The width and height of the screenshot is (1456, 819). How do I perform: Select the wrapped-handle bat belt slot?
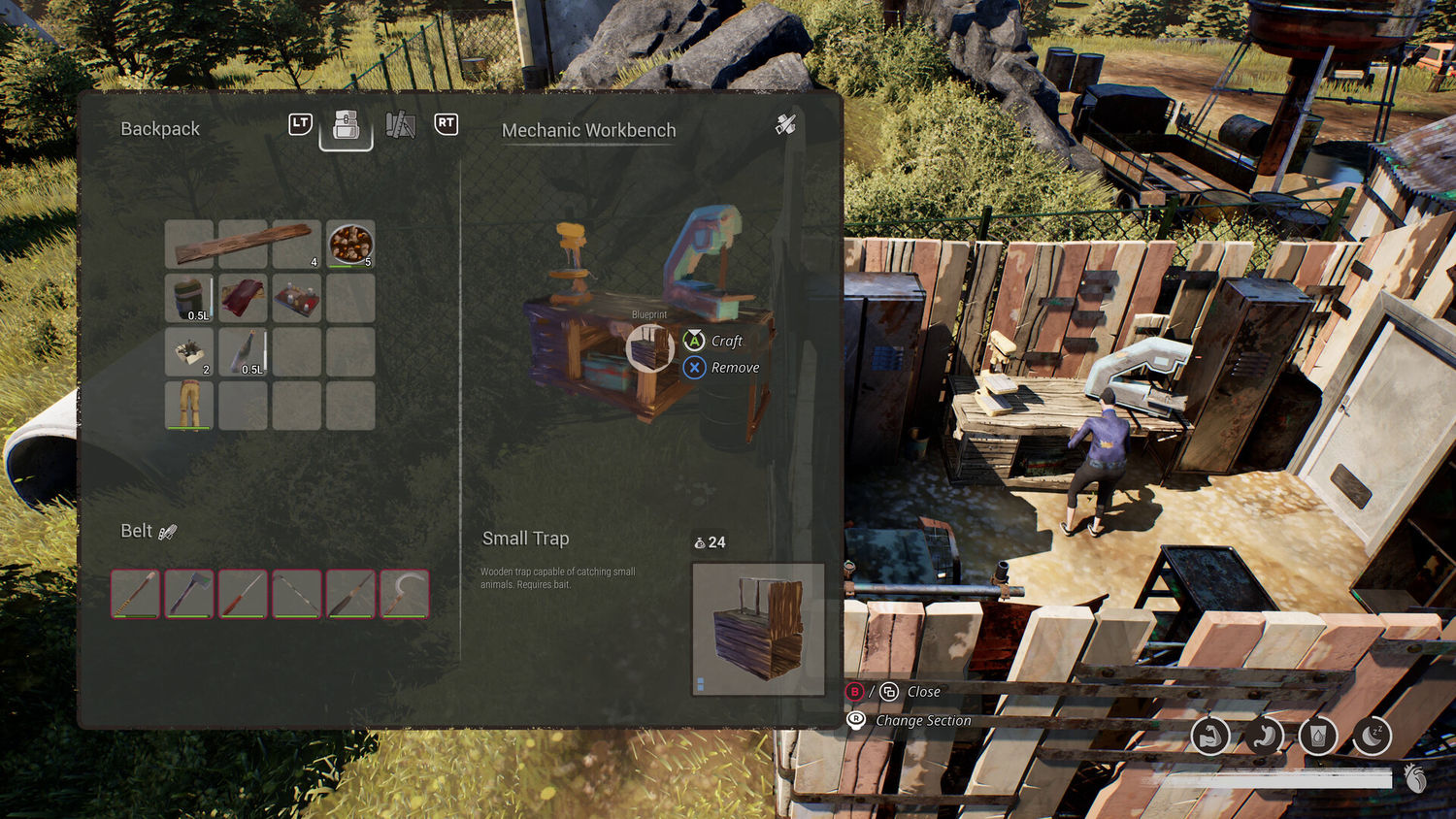(135, 593)
